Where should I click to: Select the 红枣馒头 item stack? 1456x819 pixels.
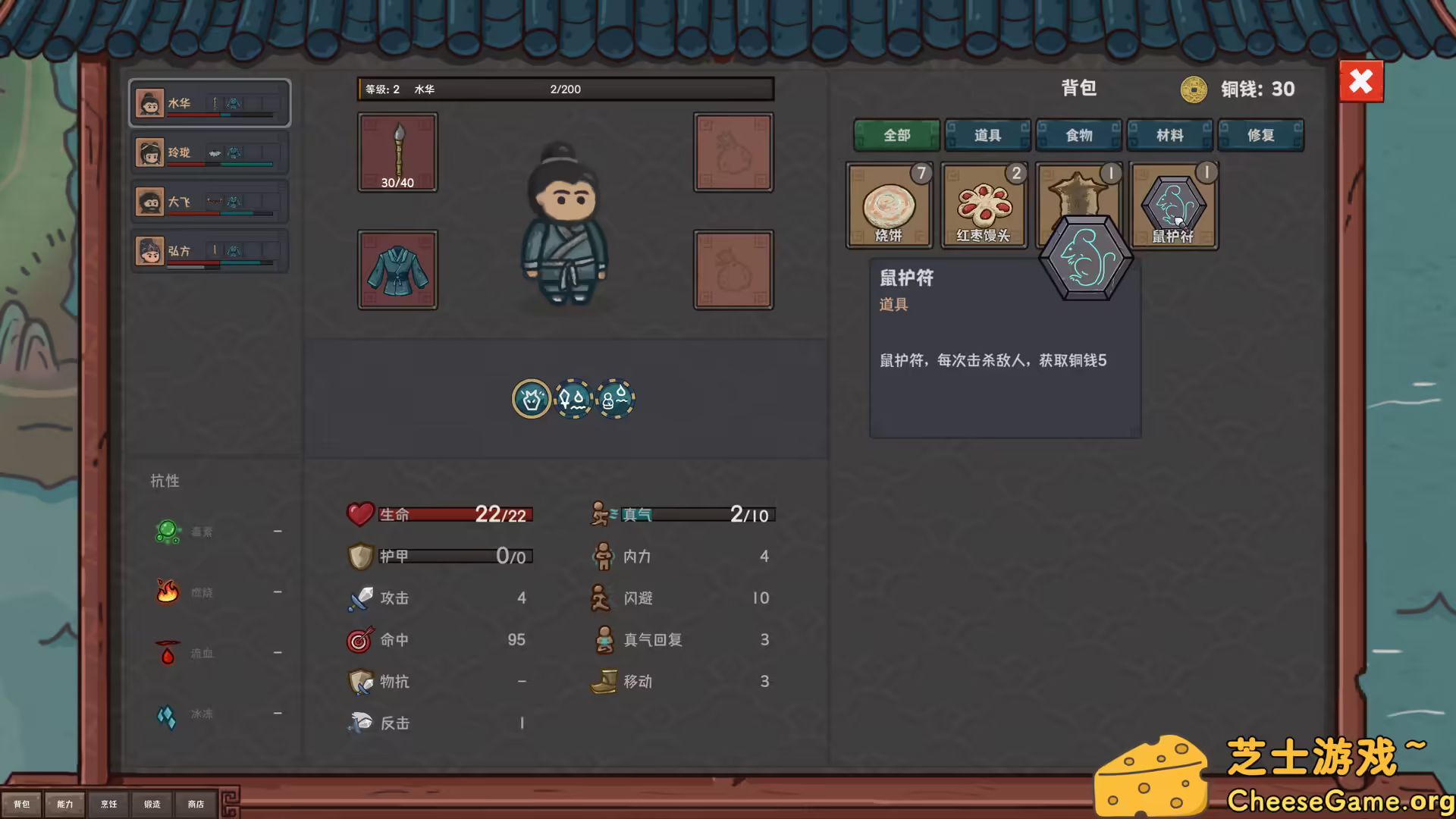coord(984,205)
